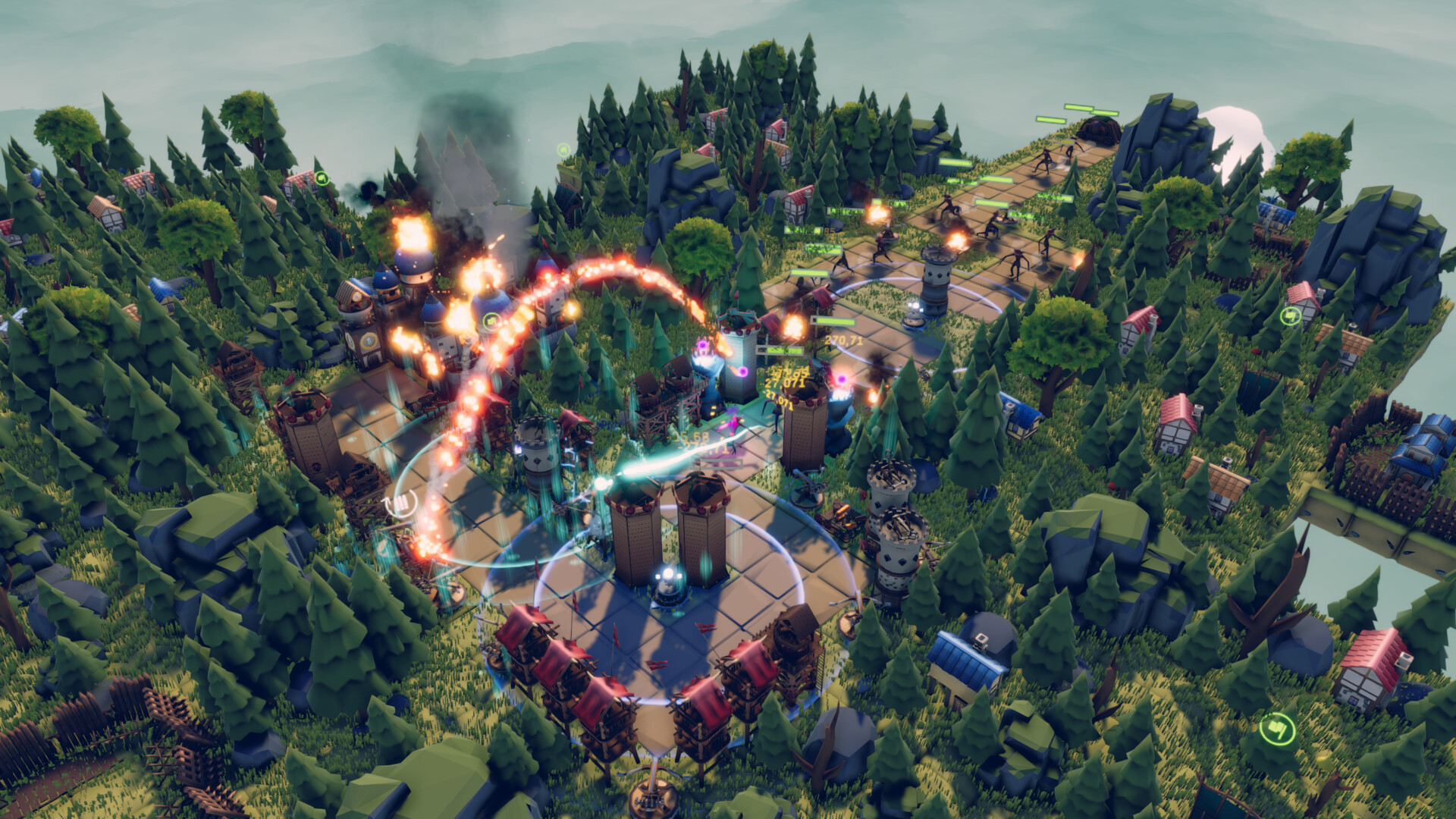Click the green flag icon near the top-left cottages
Screen dimensions: 1456x819
click(x=322, y=176)
